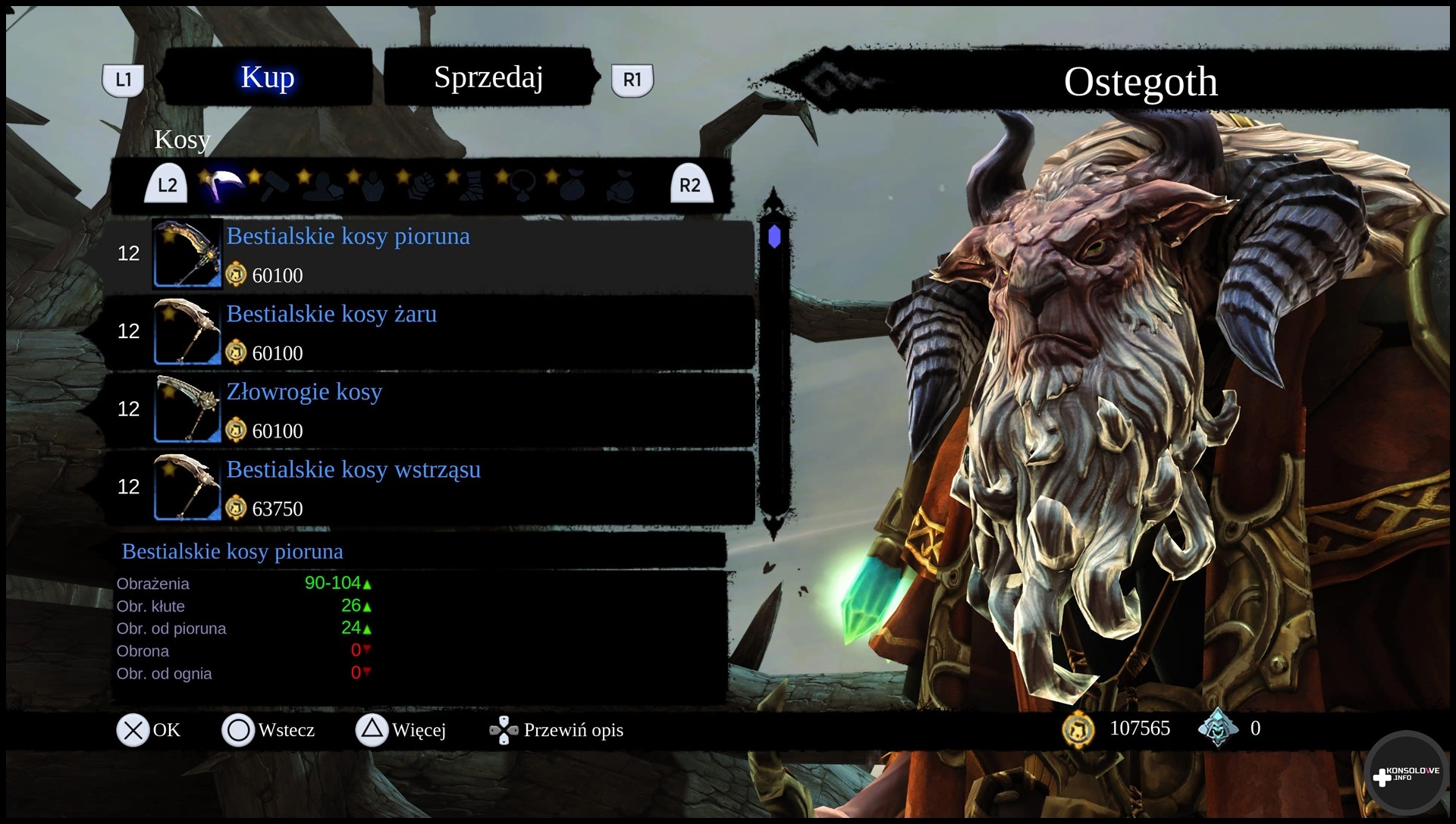Image resolution: width=1456 pixels, height=824 pixels.
Task: Select the gauntlet fist category
Action: click(x=422, y=186)
